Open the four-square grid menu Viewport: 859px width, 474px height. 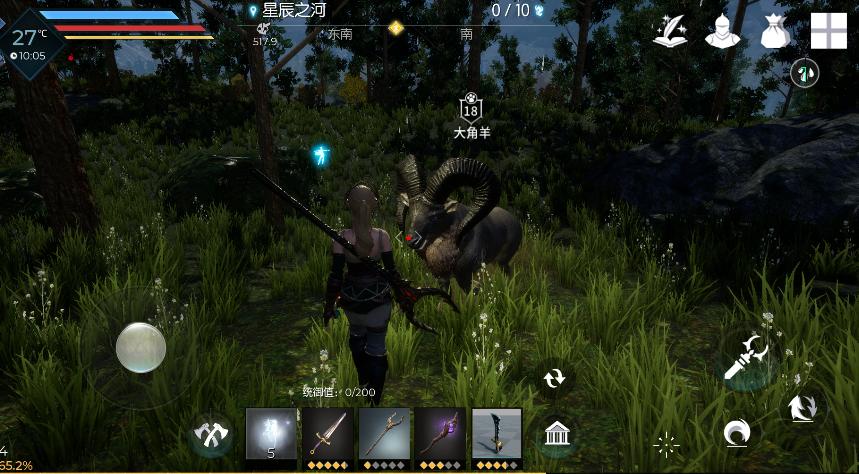point(828,31)
